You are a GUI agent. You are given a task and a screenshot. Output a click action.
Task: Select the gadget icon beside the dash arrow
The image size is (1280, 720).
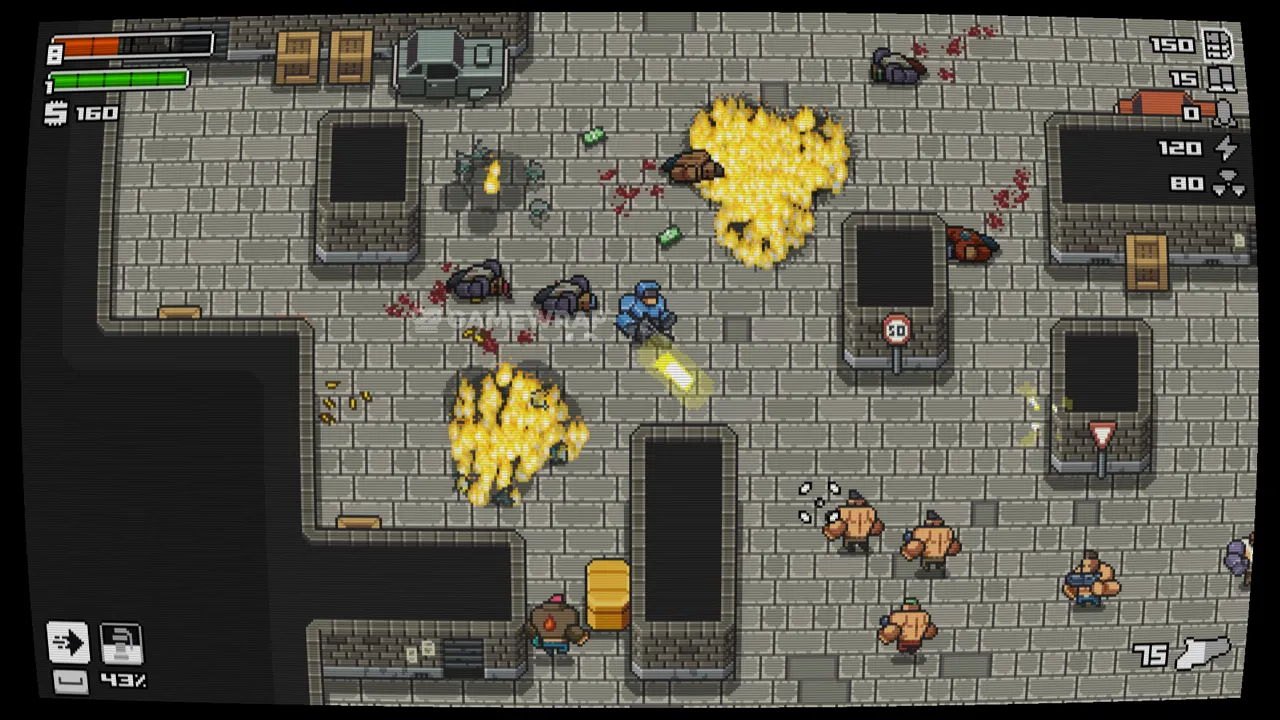point(121,643)
